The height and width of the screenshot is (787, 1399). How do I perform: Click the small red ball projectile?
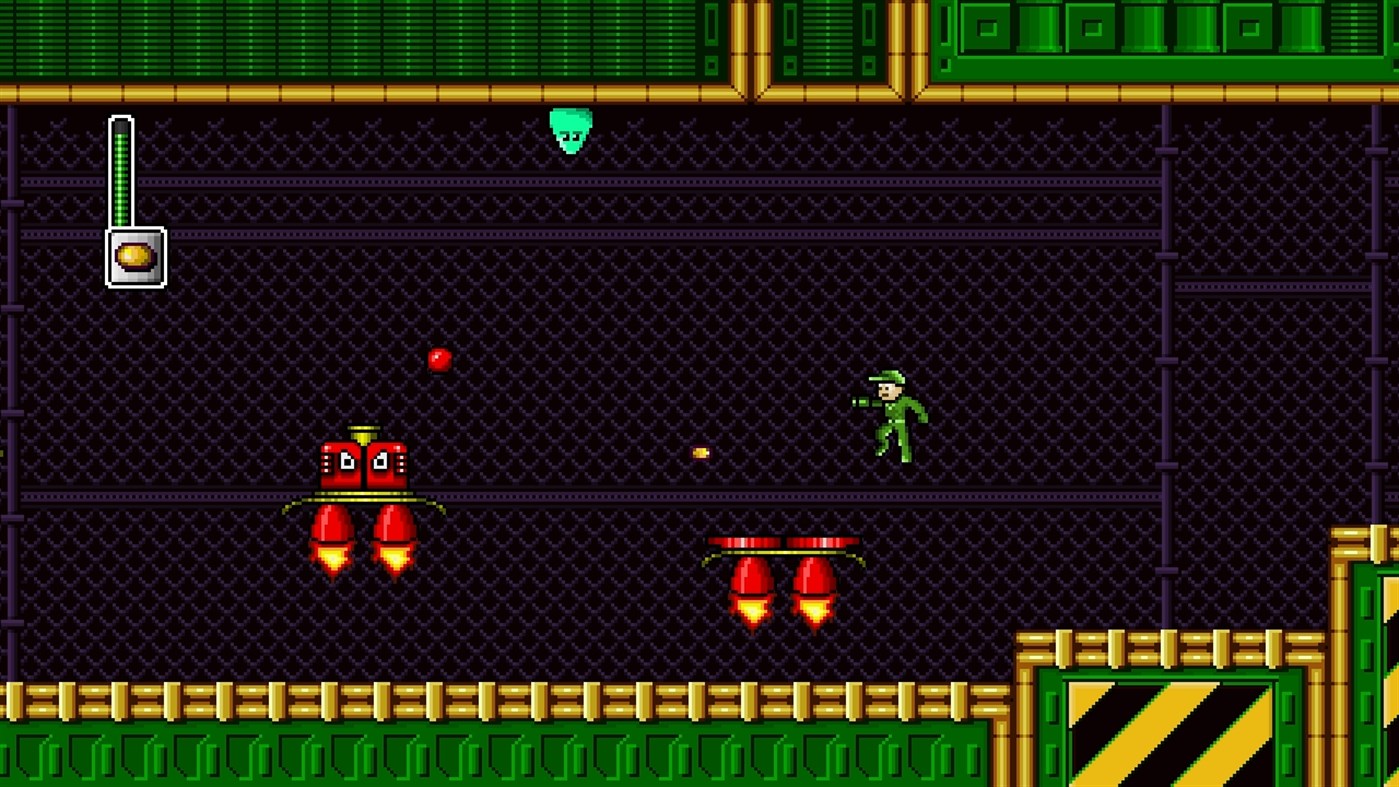[438, 358]
